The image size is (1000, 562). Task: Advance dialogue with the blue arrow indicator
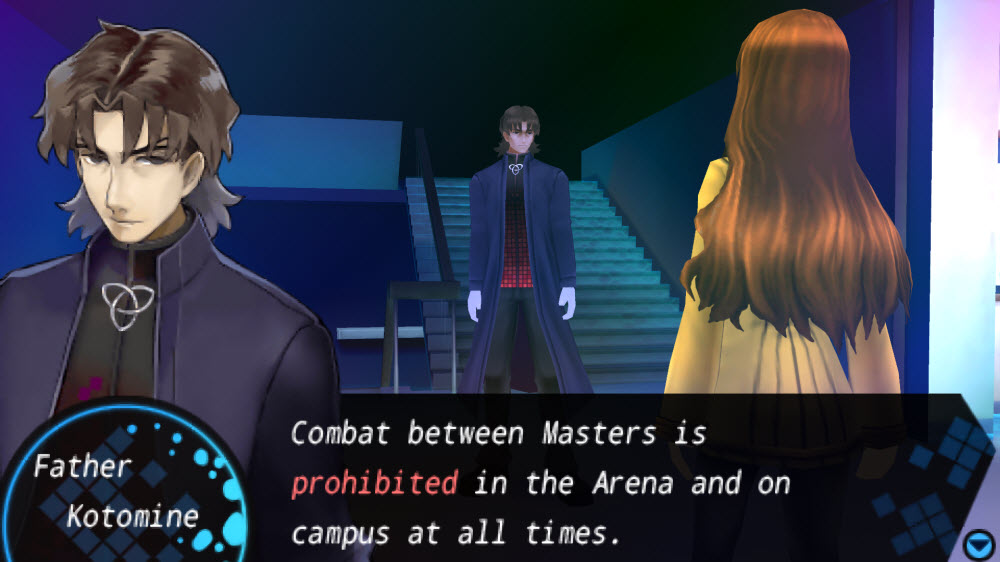pyautogui.click(x=976, y=544)
